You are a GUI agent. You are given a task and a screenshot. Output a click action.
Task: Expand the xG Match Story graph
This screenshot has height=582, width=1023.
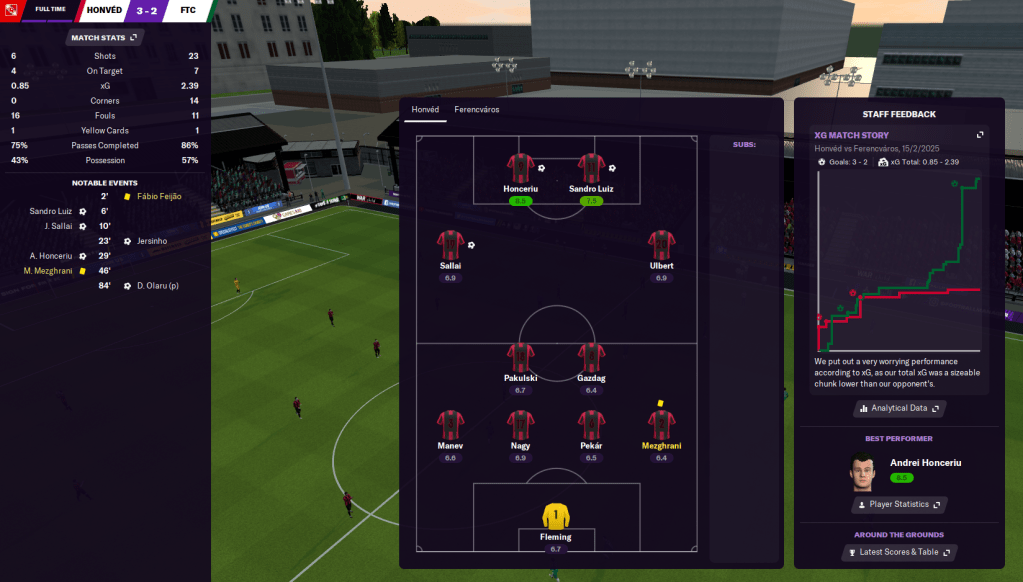pos(980,135)
